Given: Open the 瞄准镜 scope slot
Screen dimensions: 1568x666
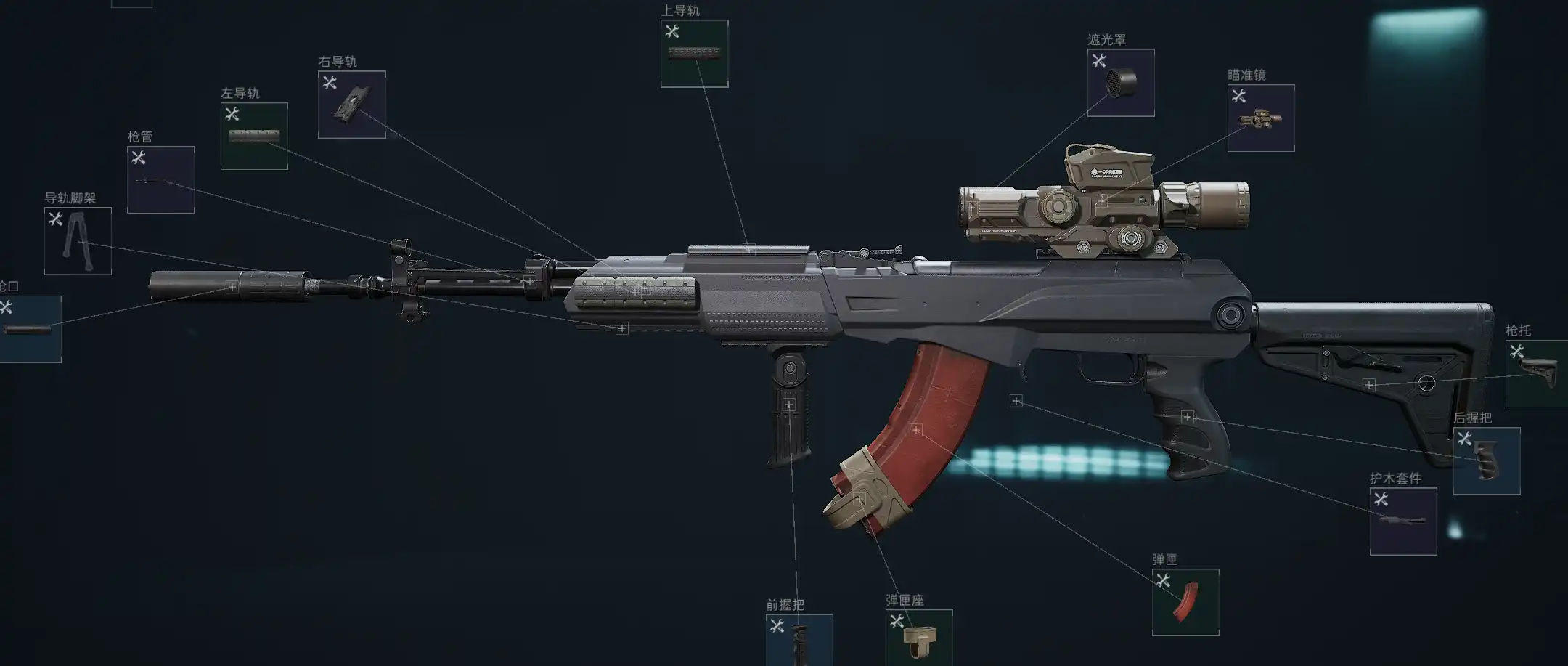Looking at the screenshot, I should point(1260,118).
